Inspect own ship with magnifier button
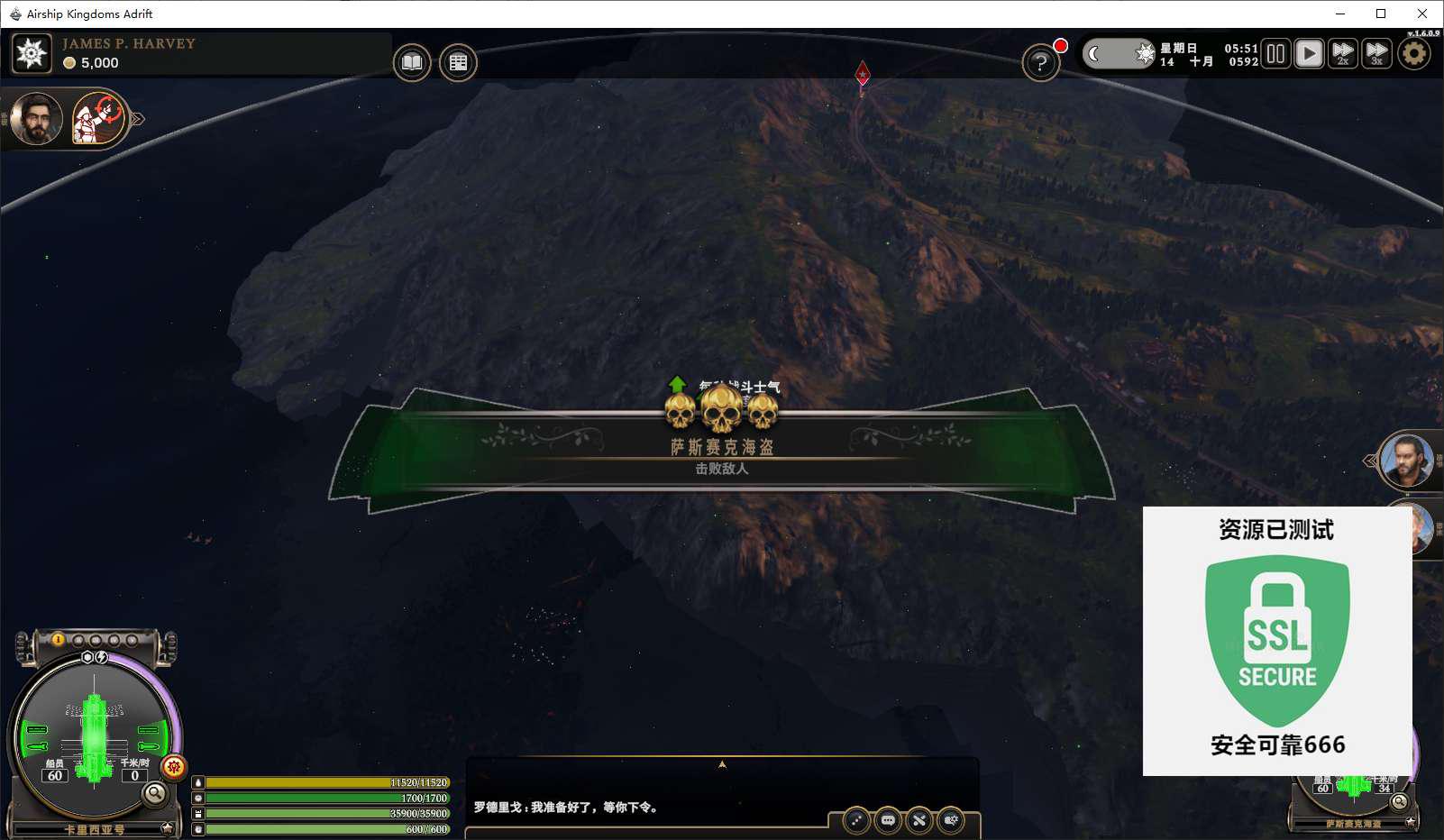This screenshot has height=840, width=1444. (155, 793)
